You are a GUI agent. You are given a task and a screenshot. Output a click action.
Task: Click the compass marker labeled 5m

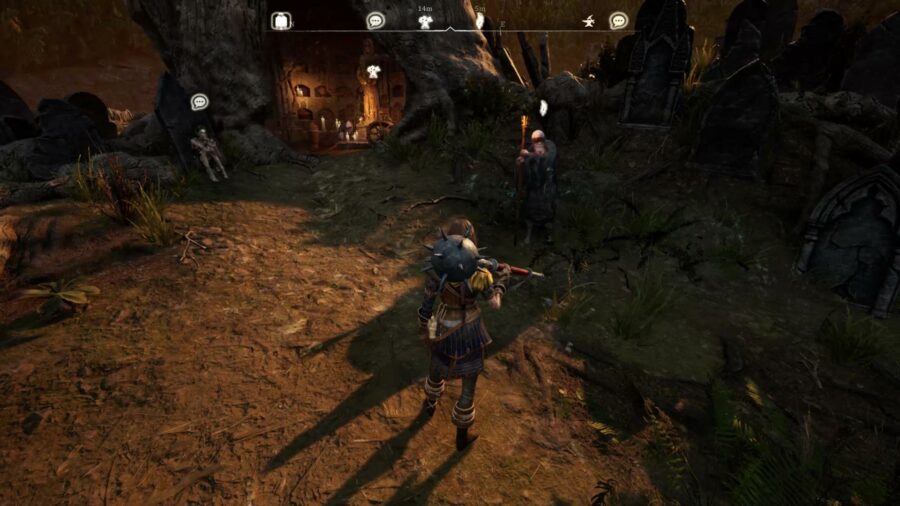click(479, 21)
